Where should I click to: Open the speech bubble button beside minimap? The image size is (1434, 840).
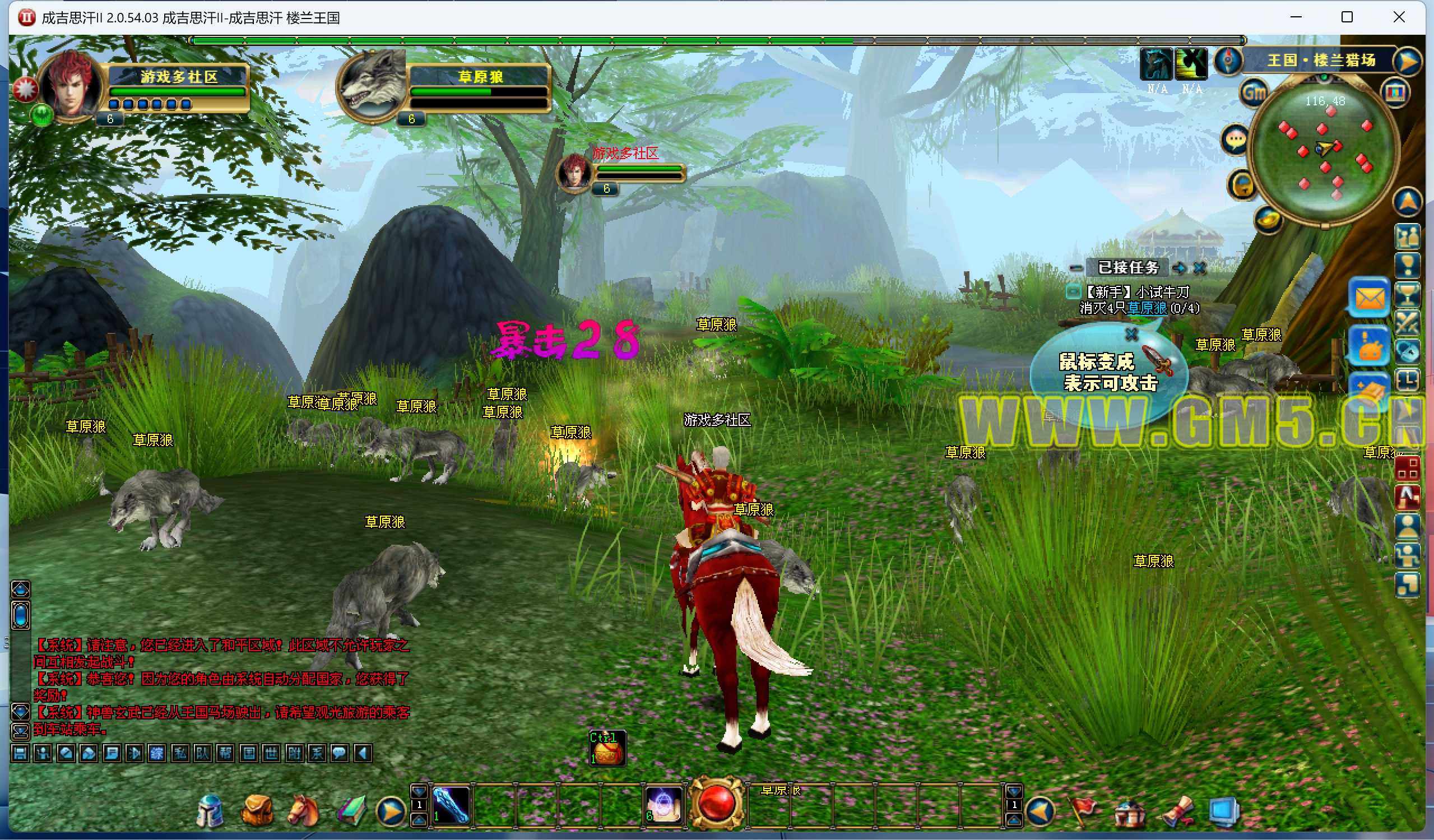tap(1235, 140)
